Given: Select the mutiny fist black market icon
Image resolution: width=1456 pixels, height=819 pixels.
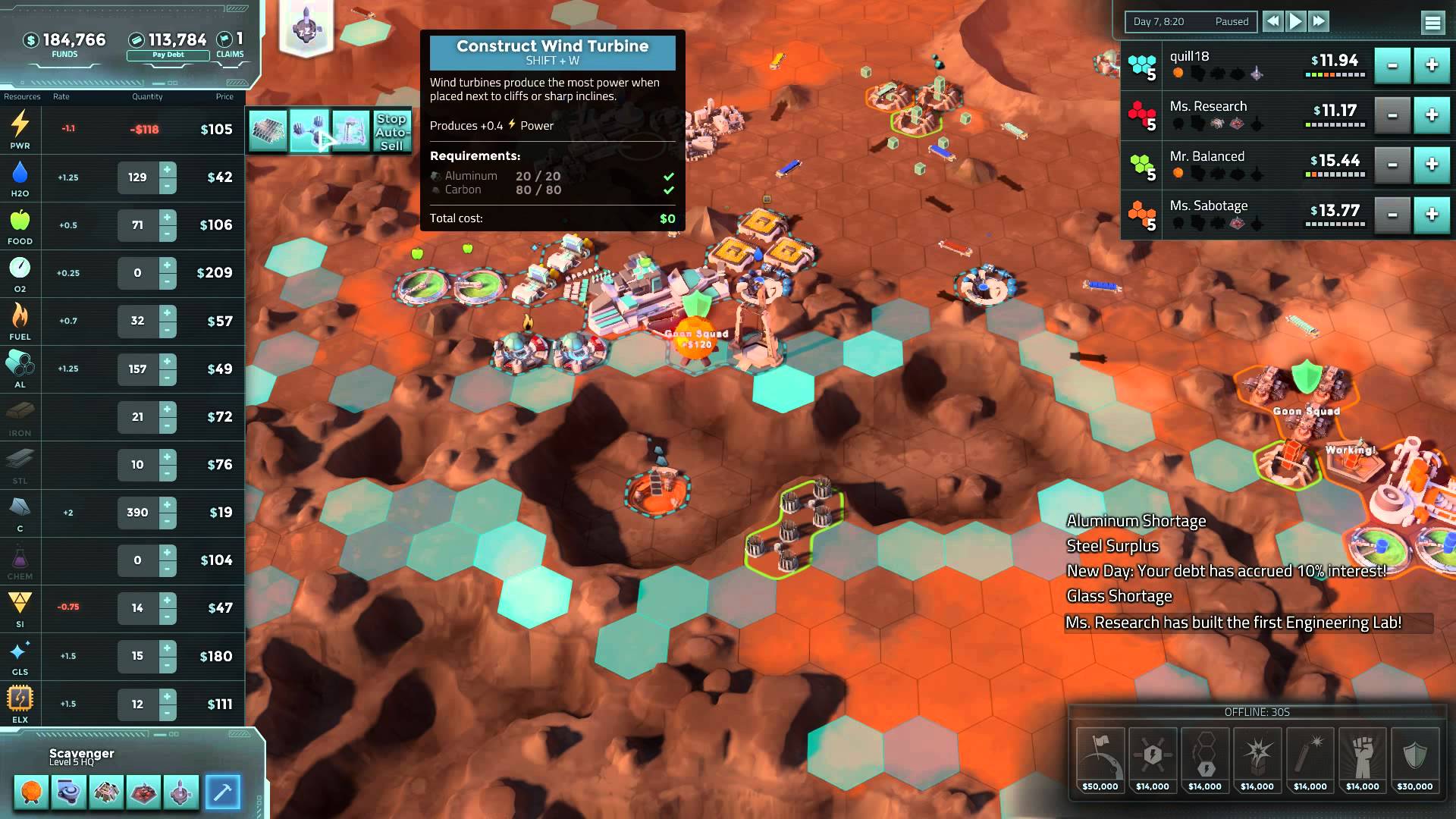Looking at the screenshot, I should (x=1361, y=758).
